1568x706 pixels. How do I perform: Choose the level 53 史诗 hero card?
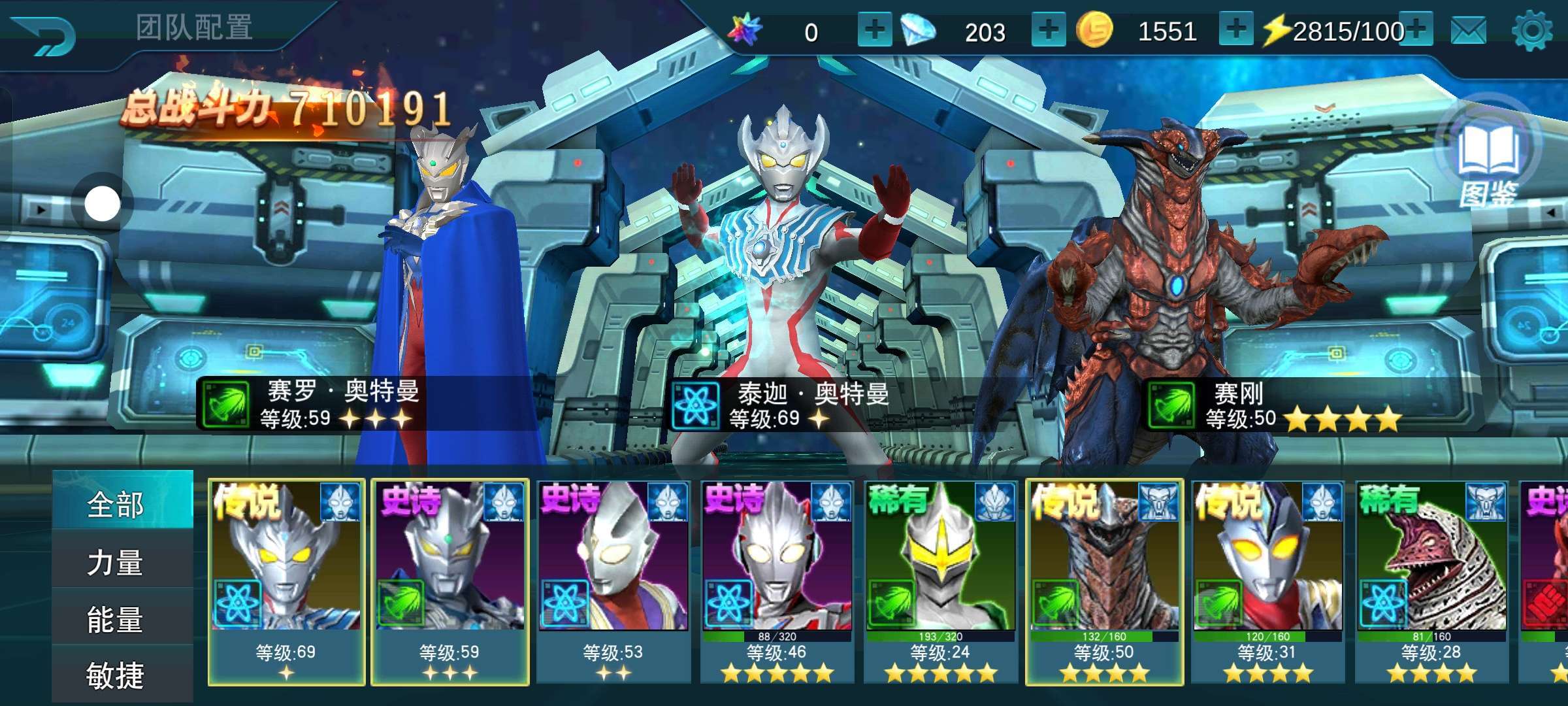(x=613, y=582)
